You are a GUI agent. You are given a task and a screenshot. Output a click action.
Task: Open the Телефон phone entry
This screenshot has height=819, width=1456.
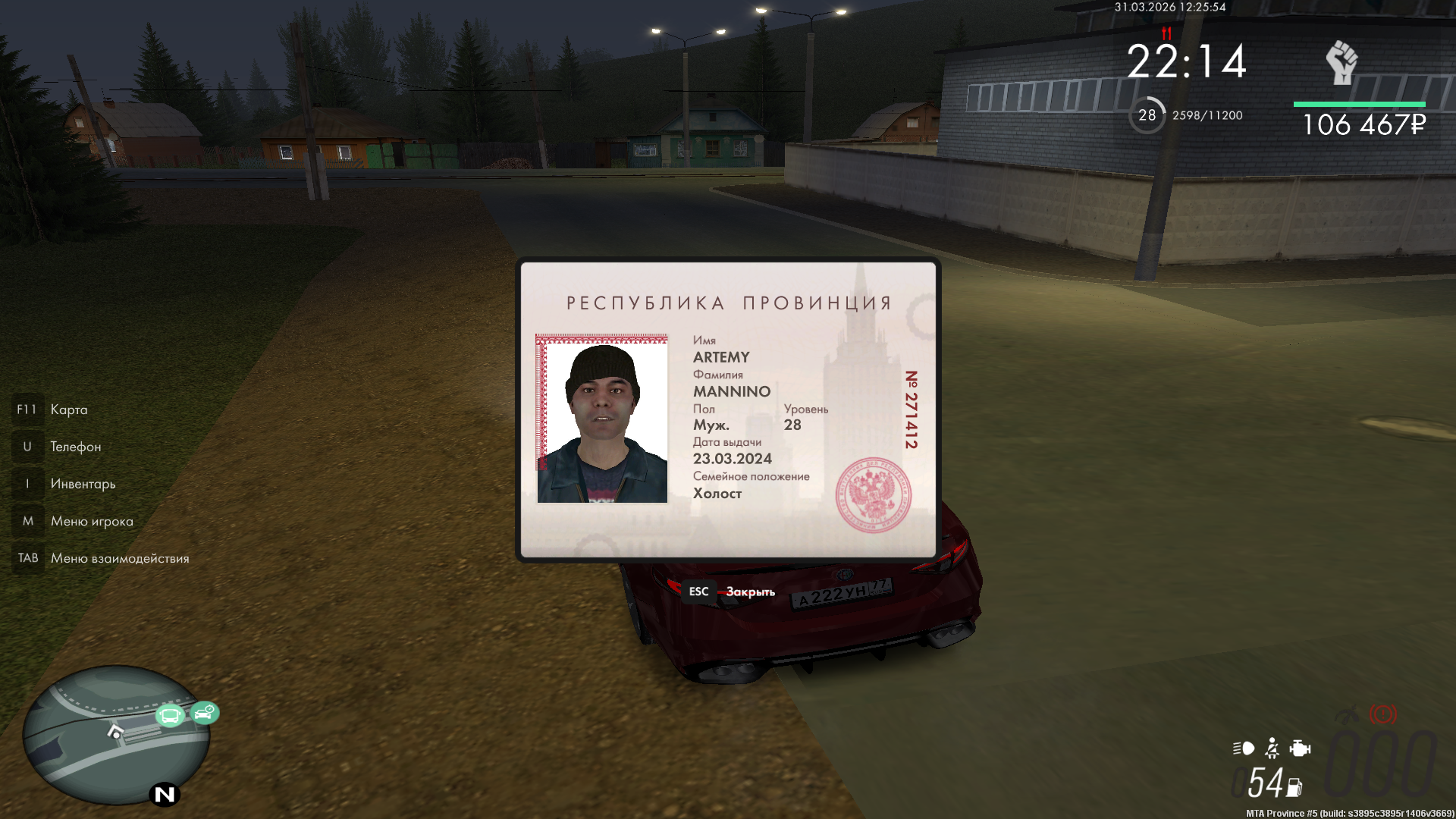75,447
